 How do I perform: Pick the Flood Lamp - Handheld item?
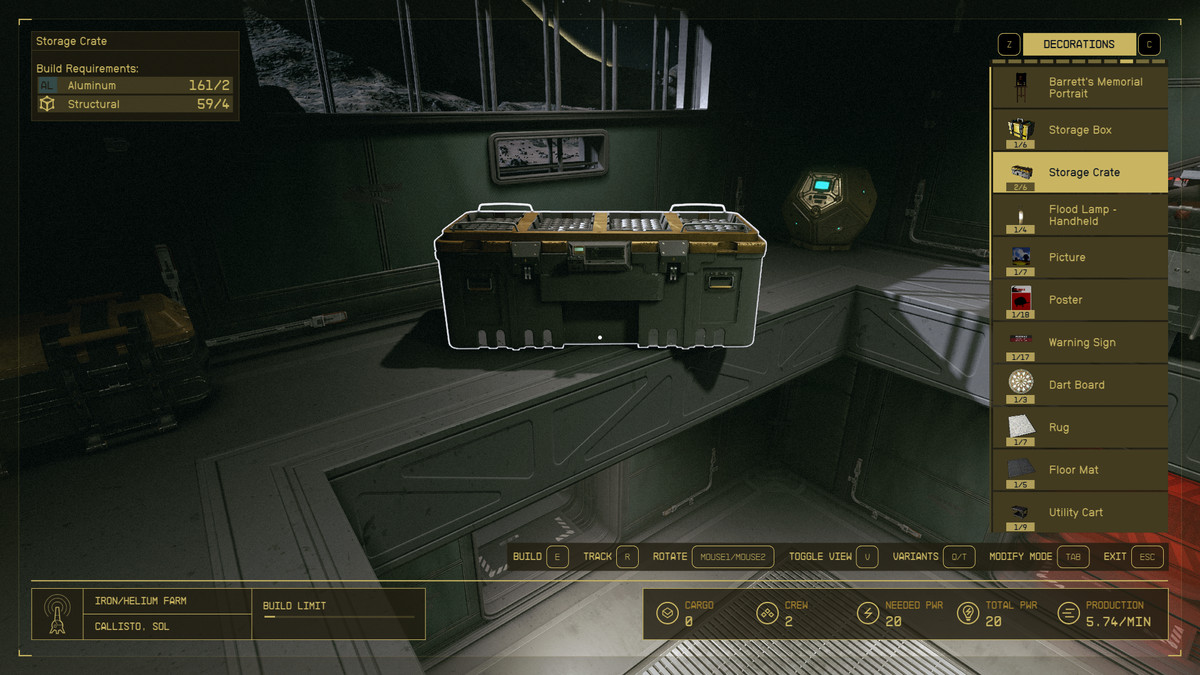[1080, 215]
